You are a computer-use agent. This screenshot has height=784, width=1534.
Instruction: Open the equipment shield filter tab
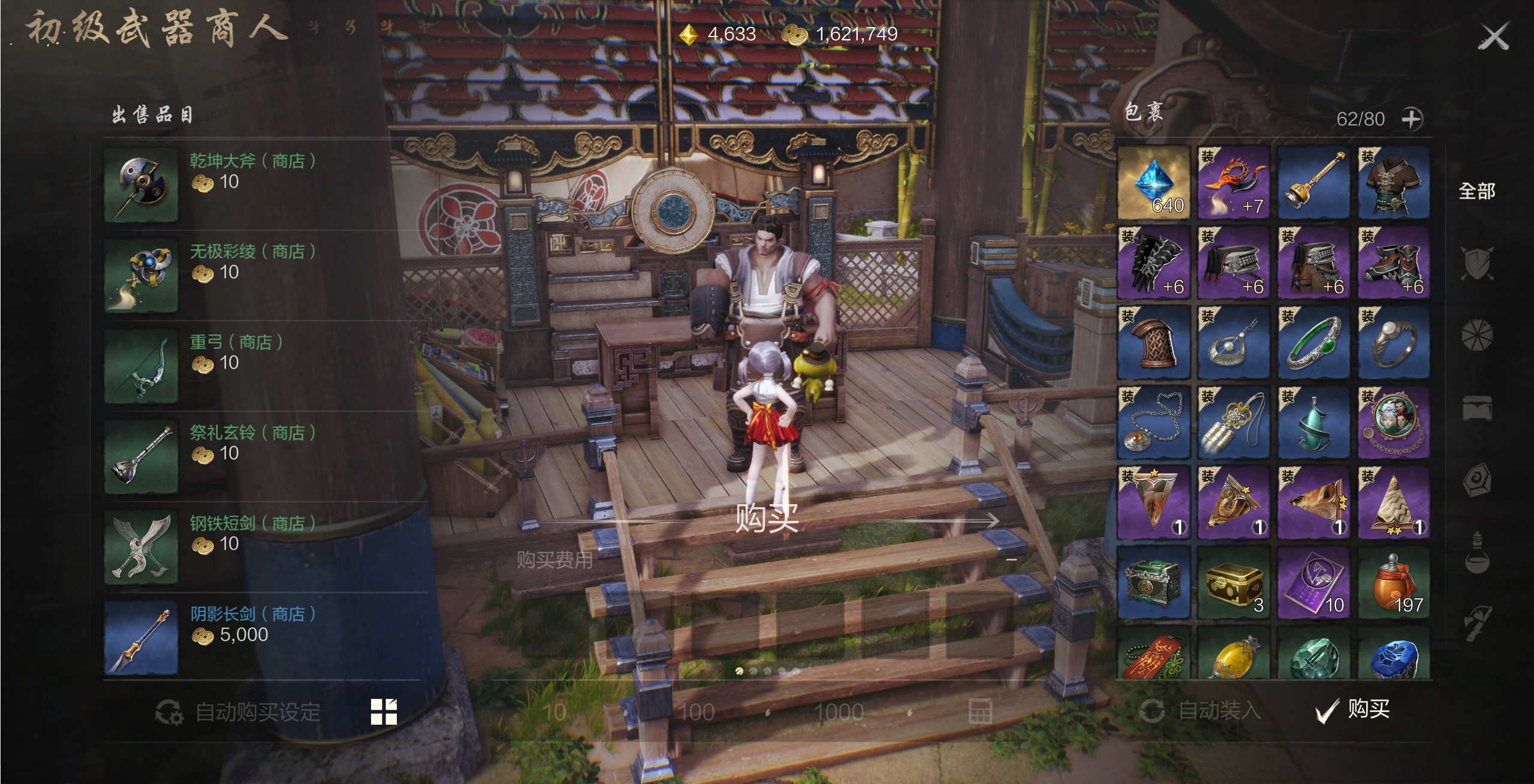click(1476, 264)
